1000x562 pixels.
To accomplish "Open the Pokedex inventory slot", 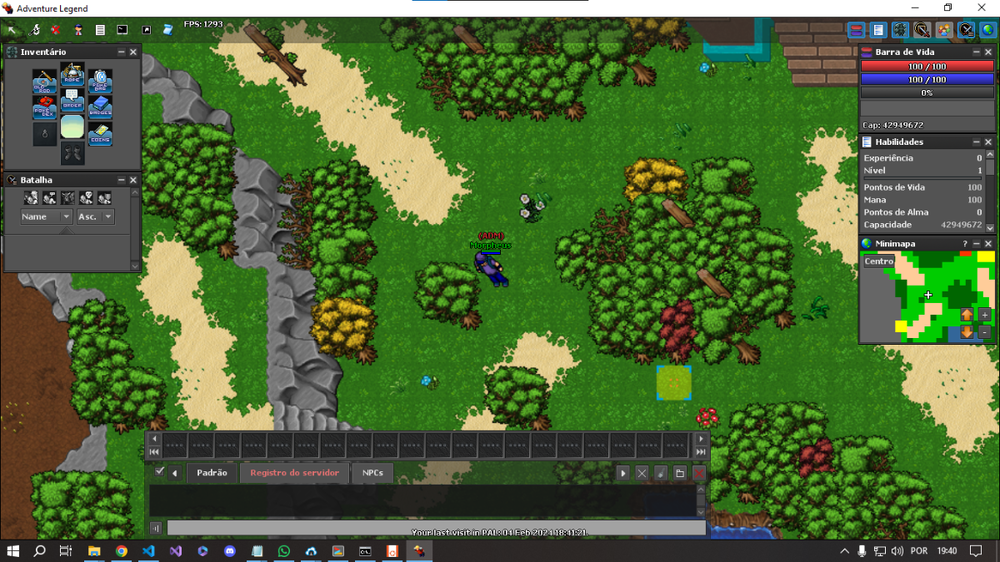I will pos(45,108).
